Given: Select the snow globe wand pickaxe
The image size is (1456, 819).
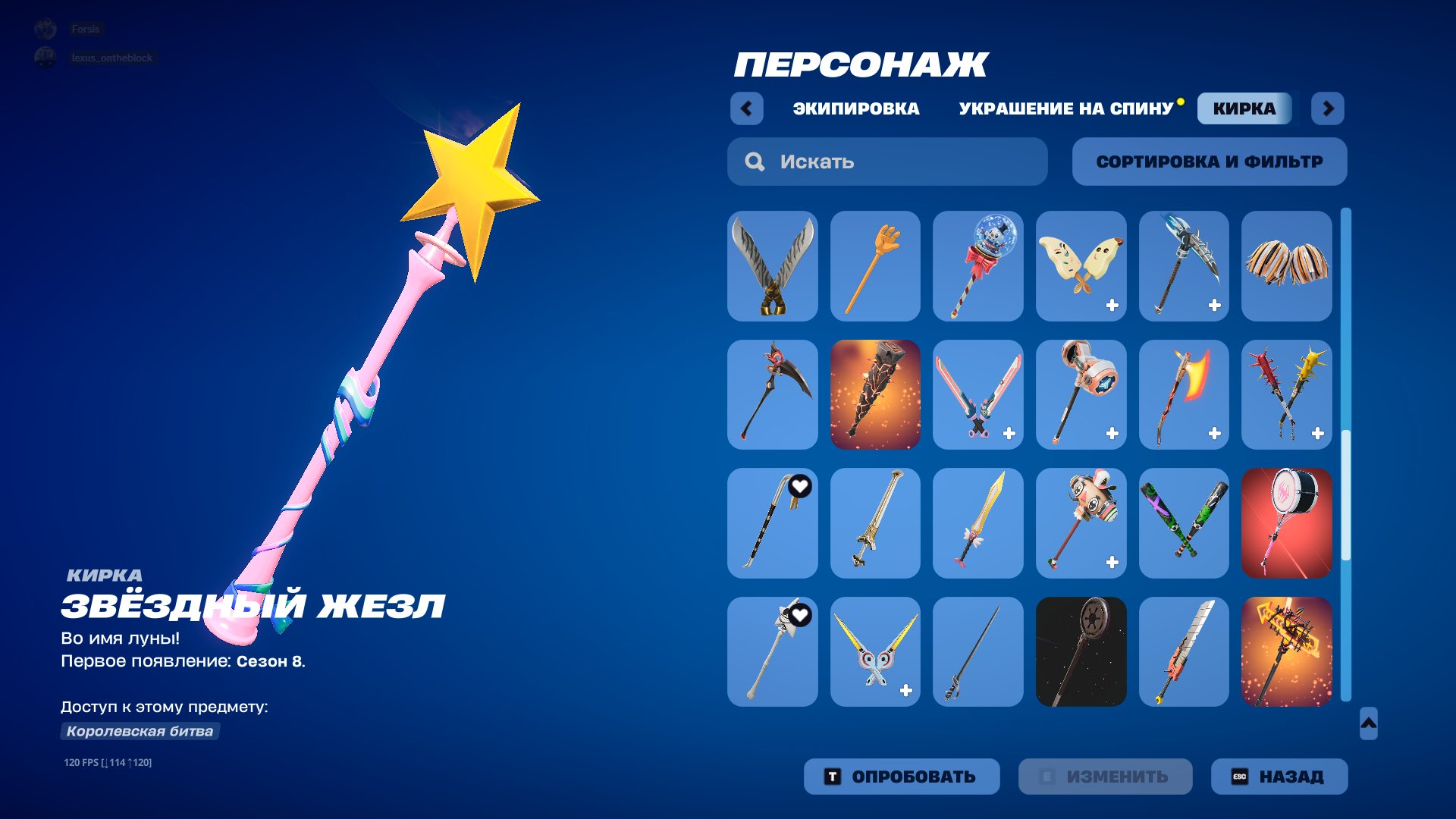Looking at the screenshot, I should [x=978, y=265].
